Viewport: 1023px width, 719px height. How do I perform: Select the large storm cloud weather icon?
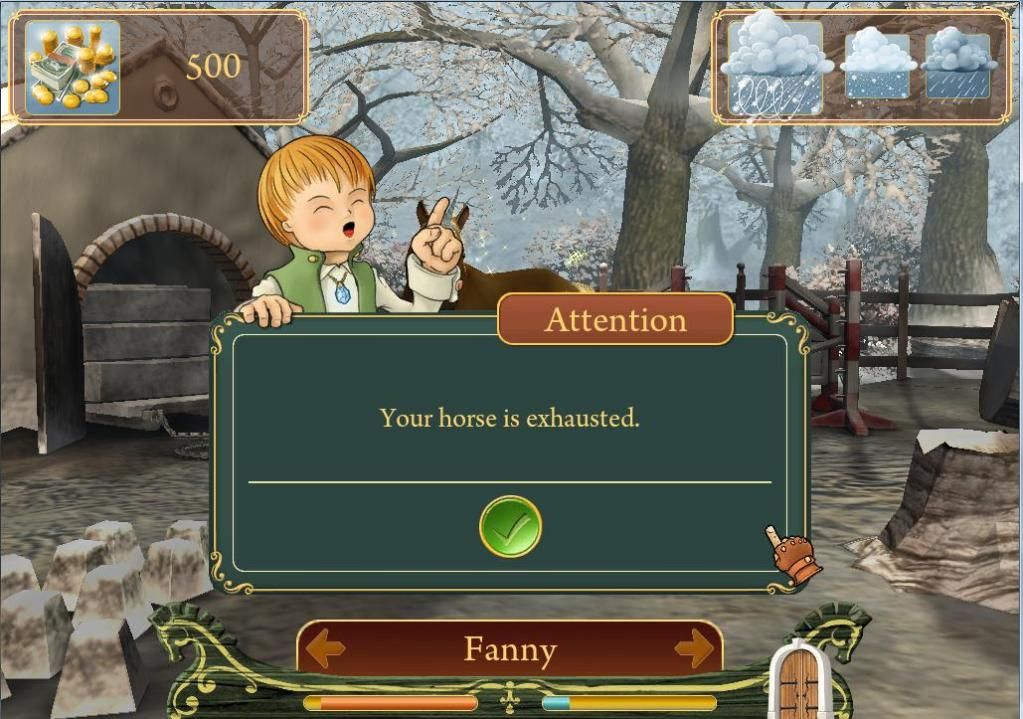pos(776,66)
